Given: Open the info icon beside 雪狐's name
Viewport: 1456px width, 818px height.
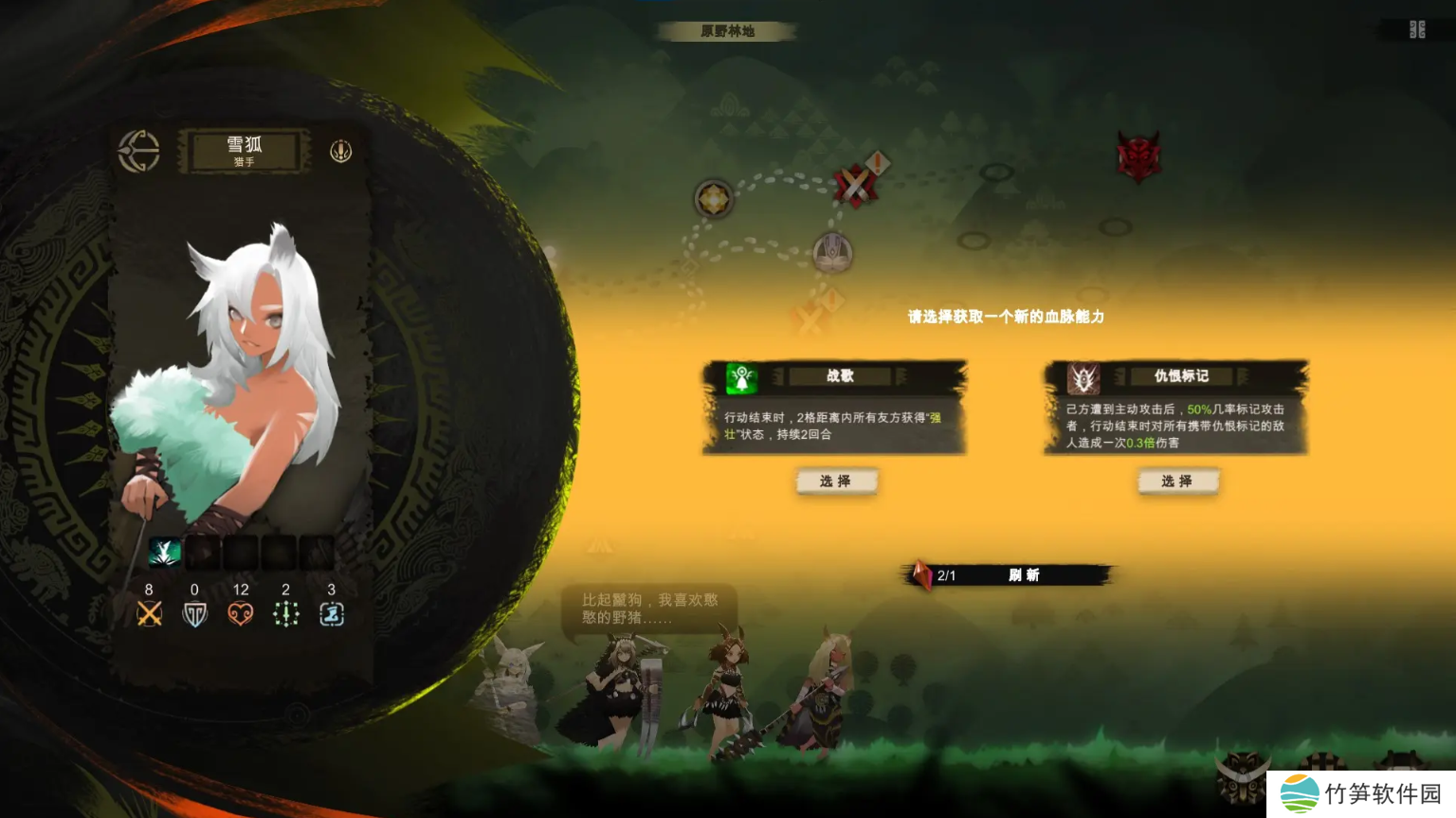Looking at the screenshot, I should point(341,151).
